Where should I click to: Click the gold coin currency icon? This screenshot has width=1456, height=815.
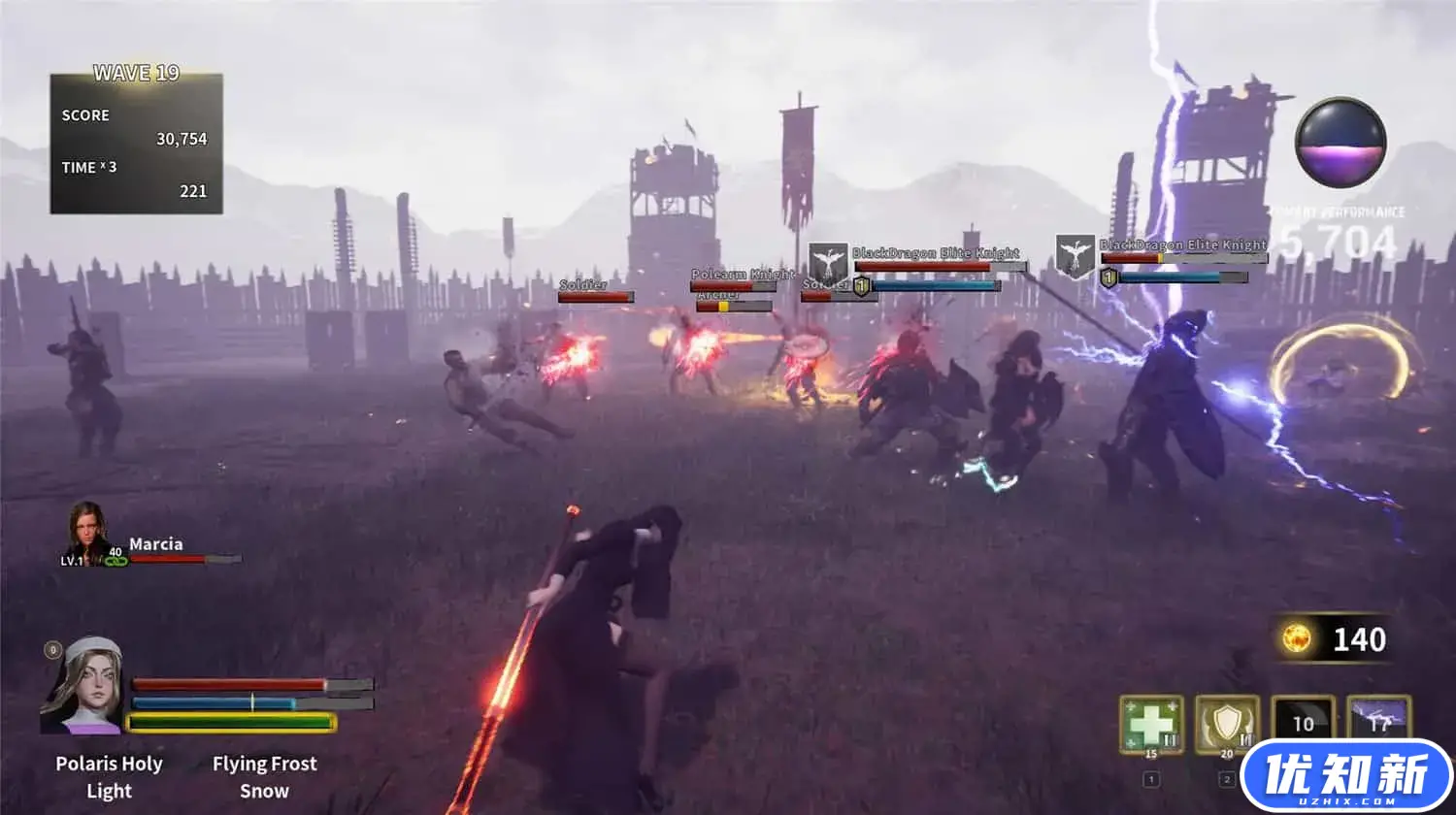click(x=1297, y=638)
